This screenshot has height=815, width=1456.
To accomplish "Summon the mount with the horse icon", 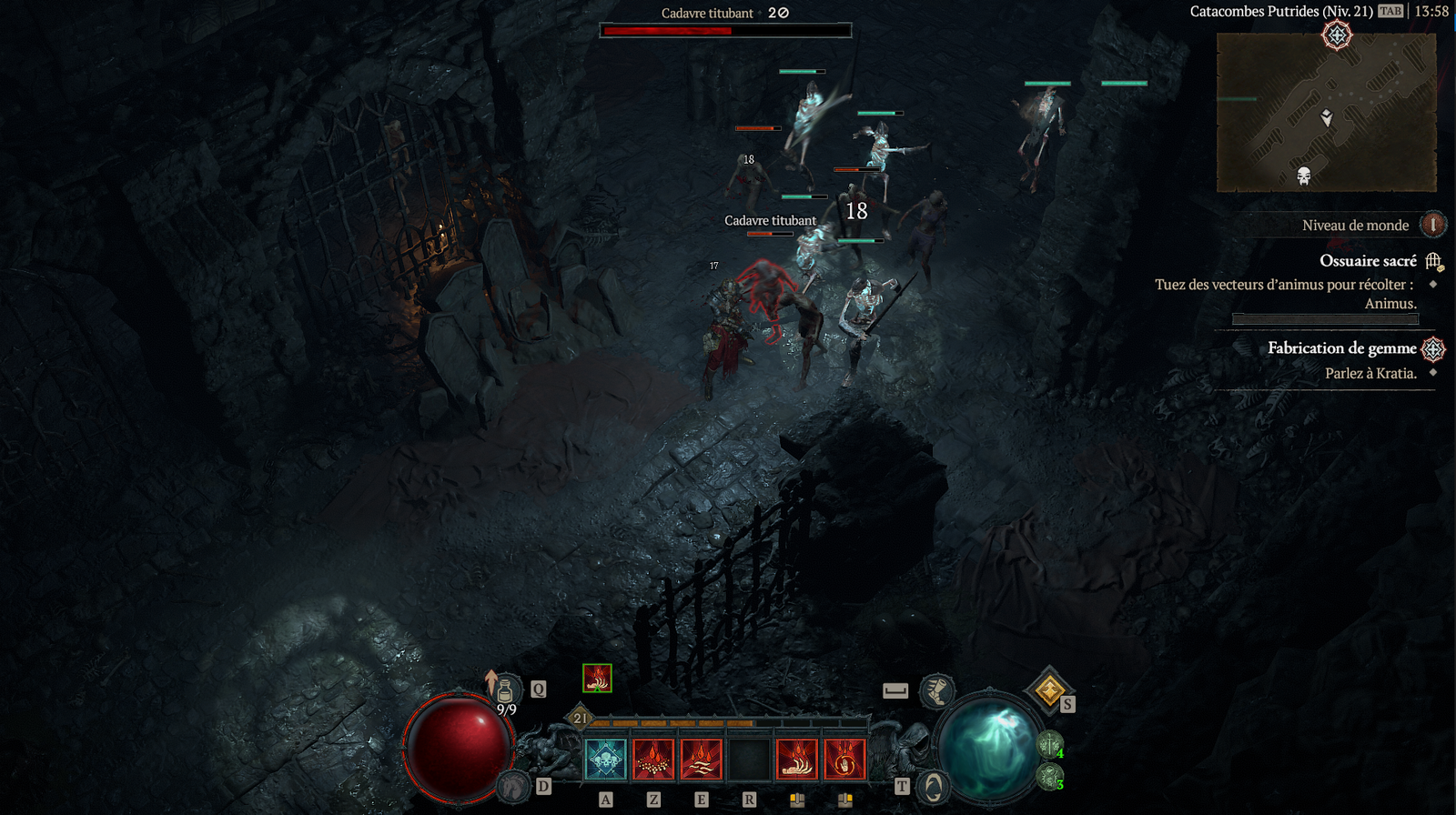I will tap(515, 786).
